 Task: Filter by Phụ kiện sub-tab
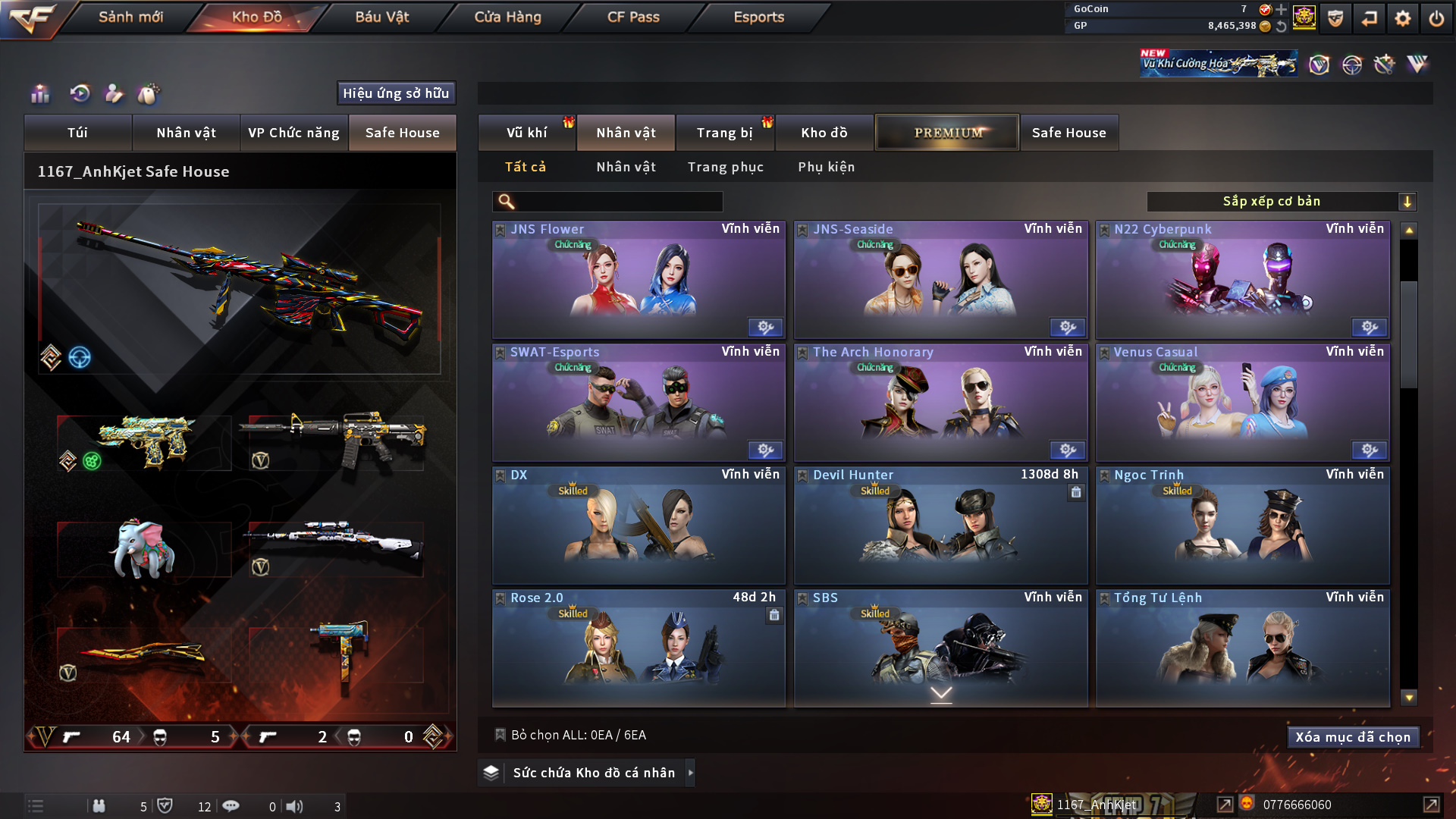point(826,167)
